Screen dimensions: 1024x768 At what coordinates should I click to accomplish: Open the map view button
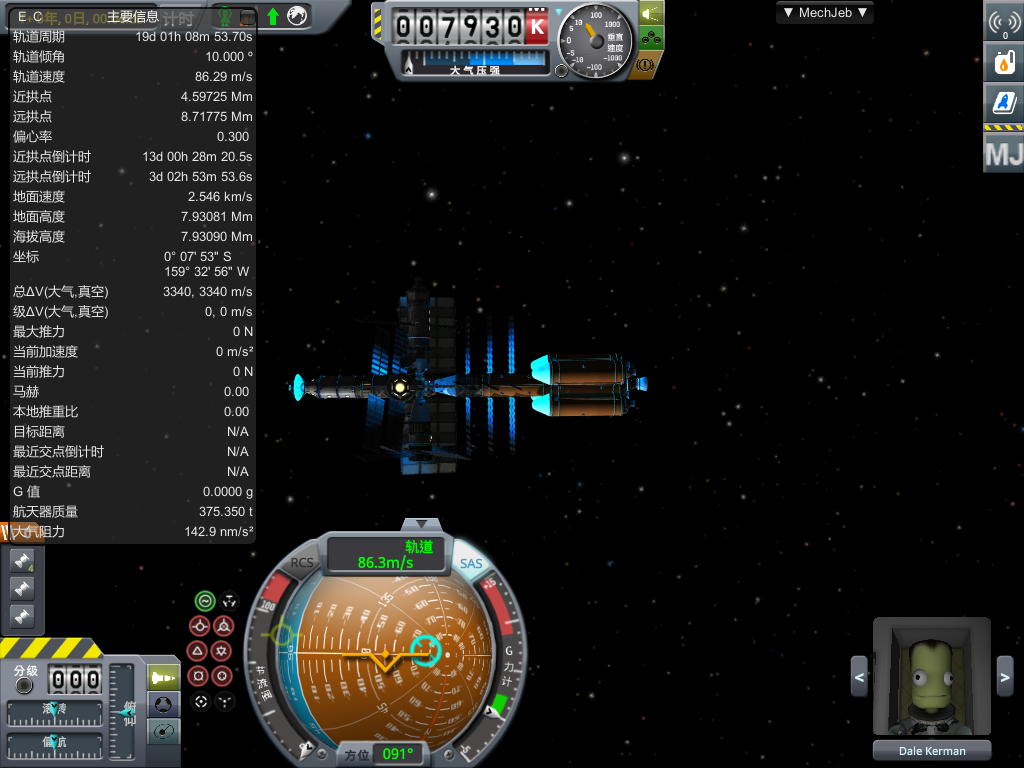pos(163,731)
